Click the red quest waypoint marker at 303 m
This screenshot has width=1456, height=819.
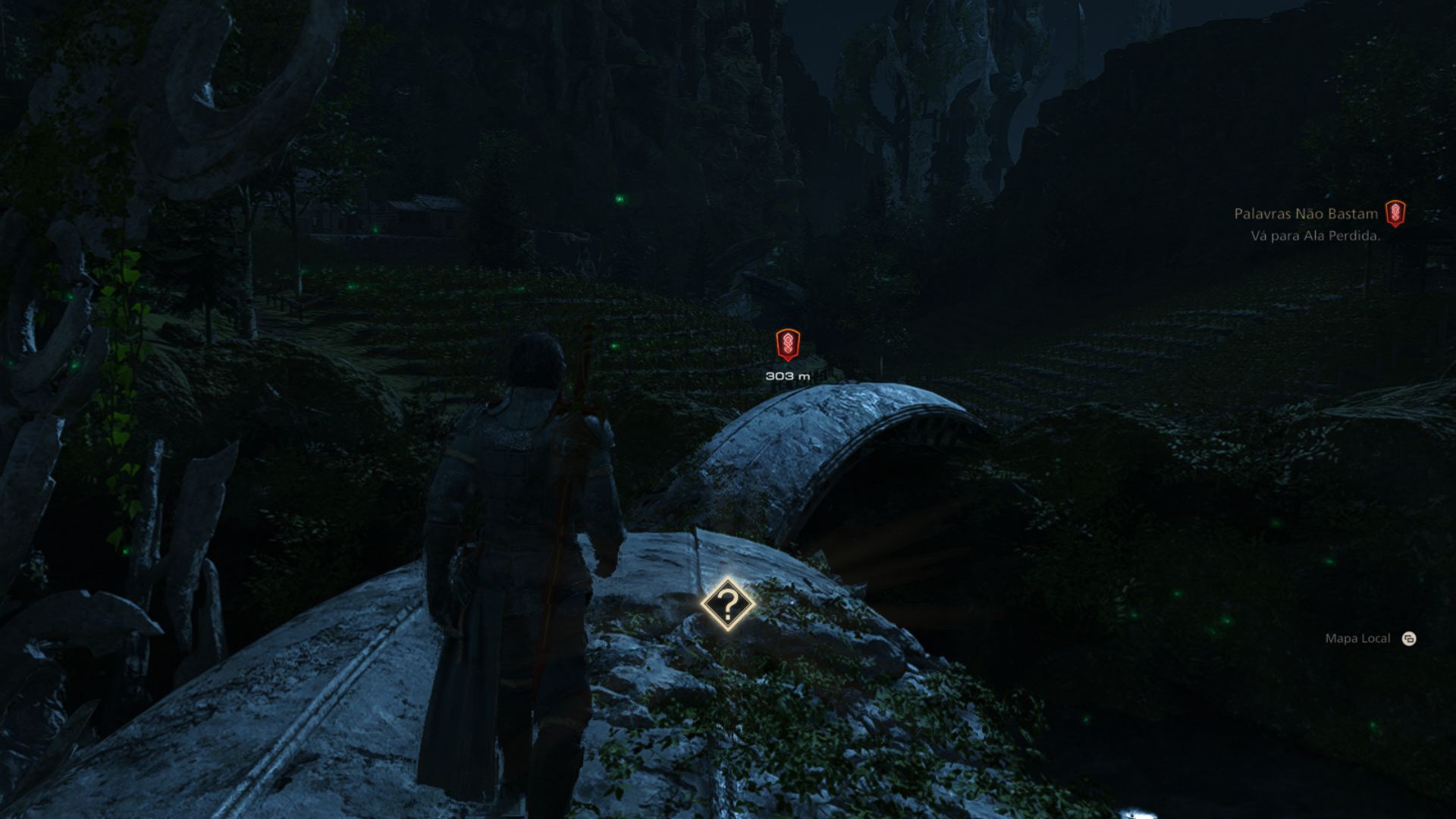point(788,345)
